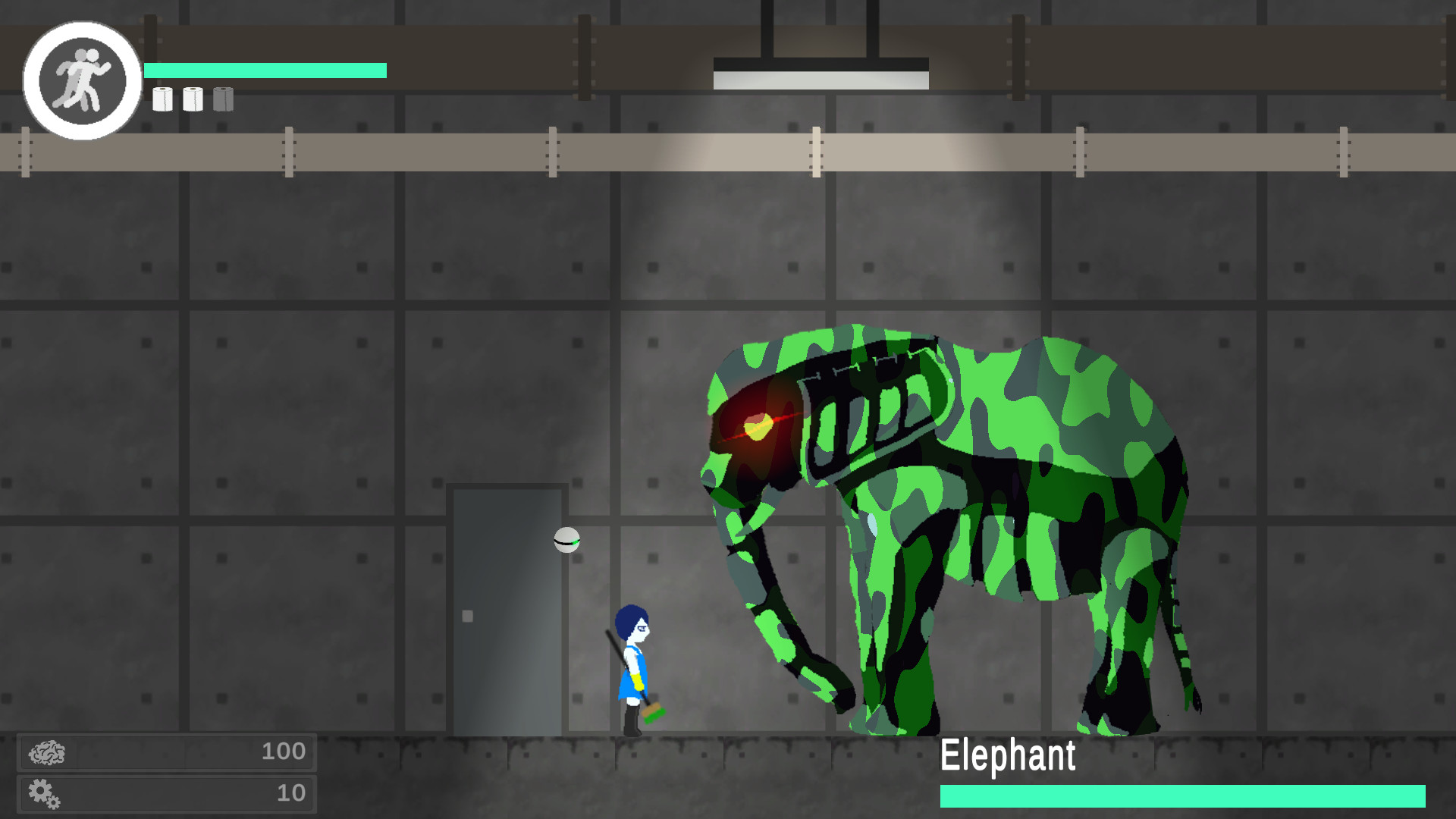Click the player holding the broom

(635, 667)
